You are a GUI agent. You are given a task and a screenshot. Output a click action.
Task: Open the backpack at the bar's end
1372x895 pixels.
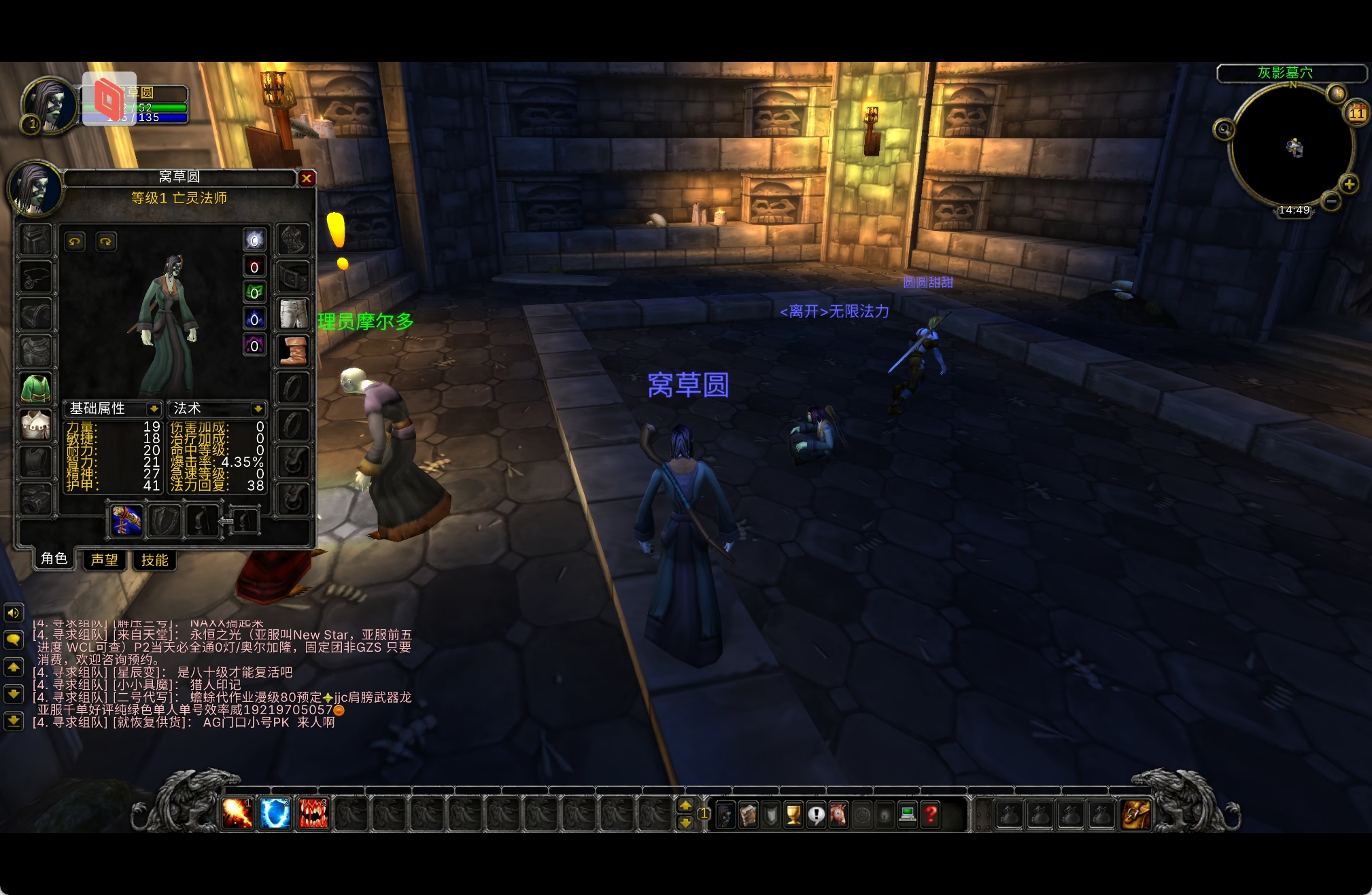click(1136, 814)
